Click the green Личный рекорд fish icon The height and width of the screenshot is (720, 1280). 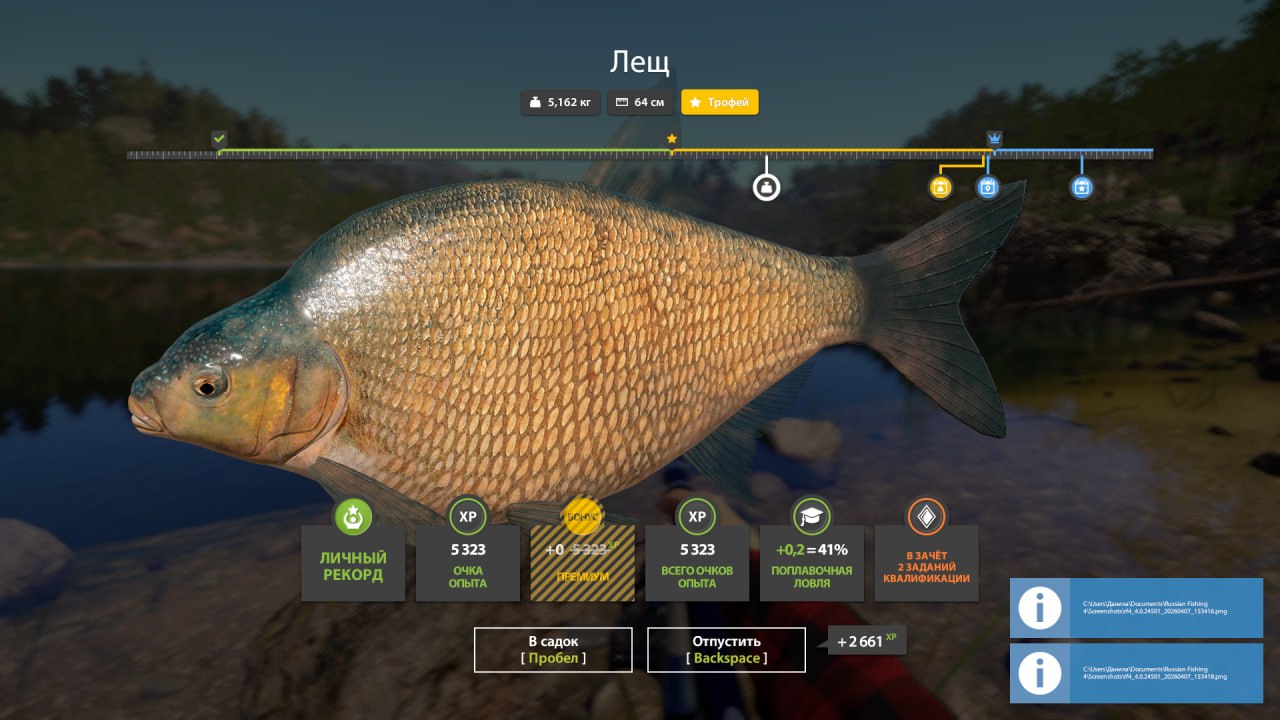[x=353, y=518]
